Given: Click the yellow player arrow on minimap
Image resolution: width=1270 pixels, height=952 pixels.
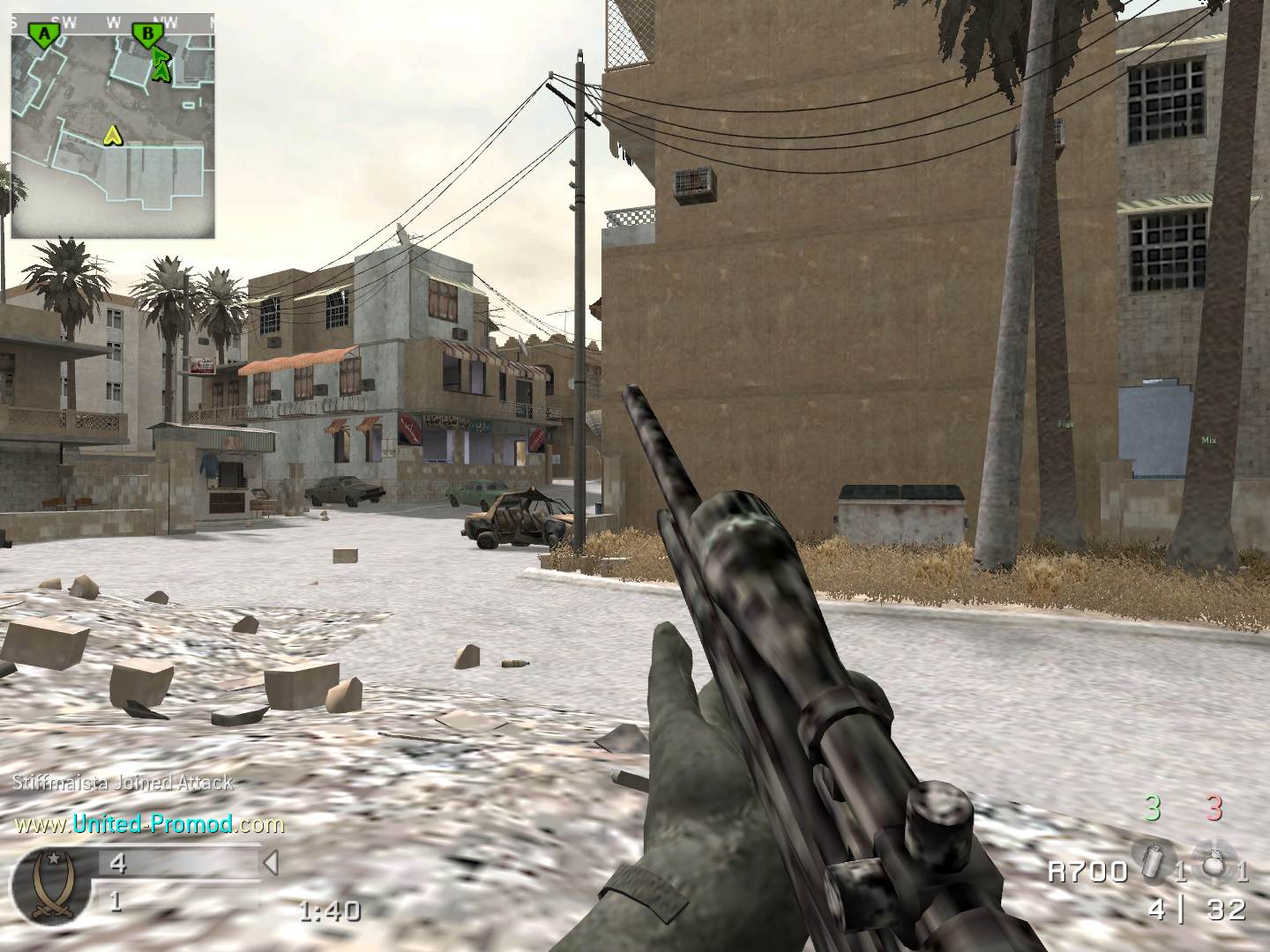Looking at the screenshot, I should point(112,135).
